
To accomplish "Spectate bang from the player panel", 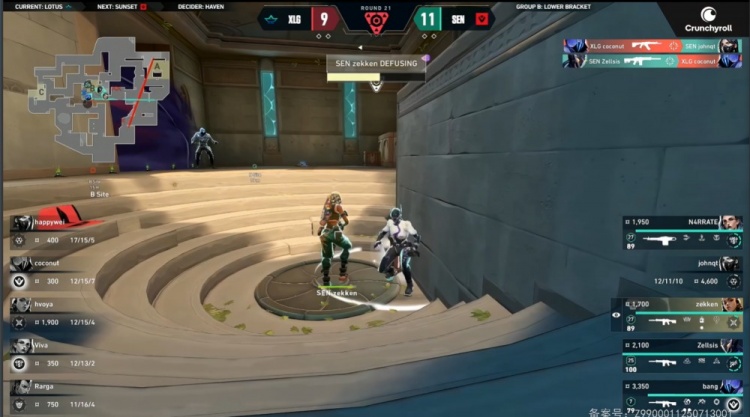I will 682,393.
